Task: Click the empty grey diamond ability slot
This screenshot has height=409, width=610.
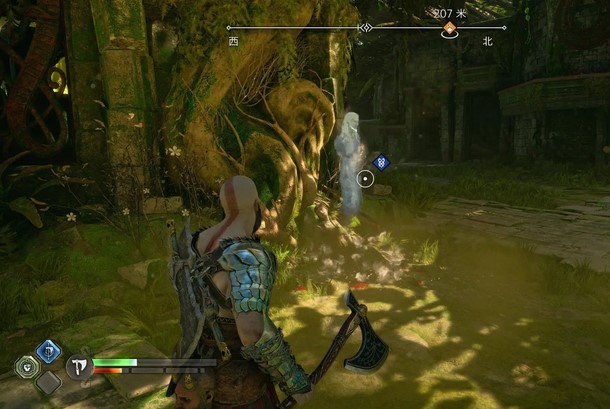Action: (x=48, y=381)
